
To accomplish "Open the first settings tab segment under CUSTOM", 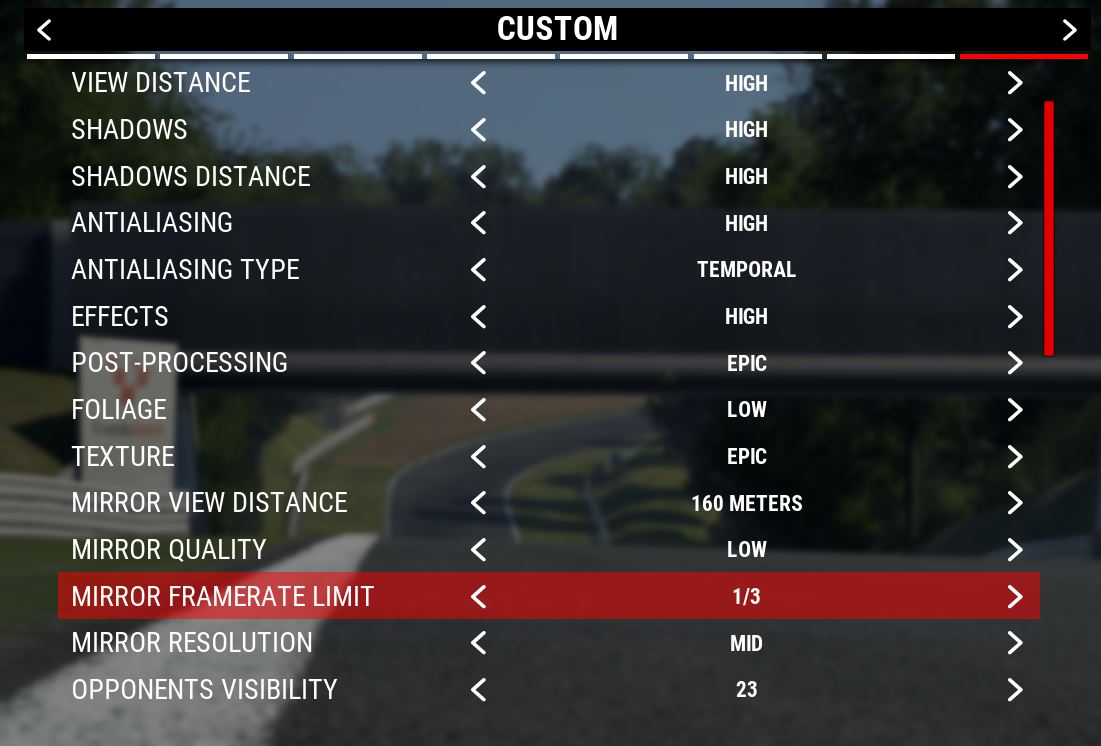I will coord(91,56).
